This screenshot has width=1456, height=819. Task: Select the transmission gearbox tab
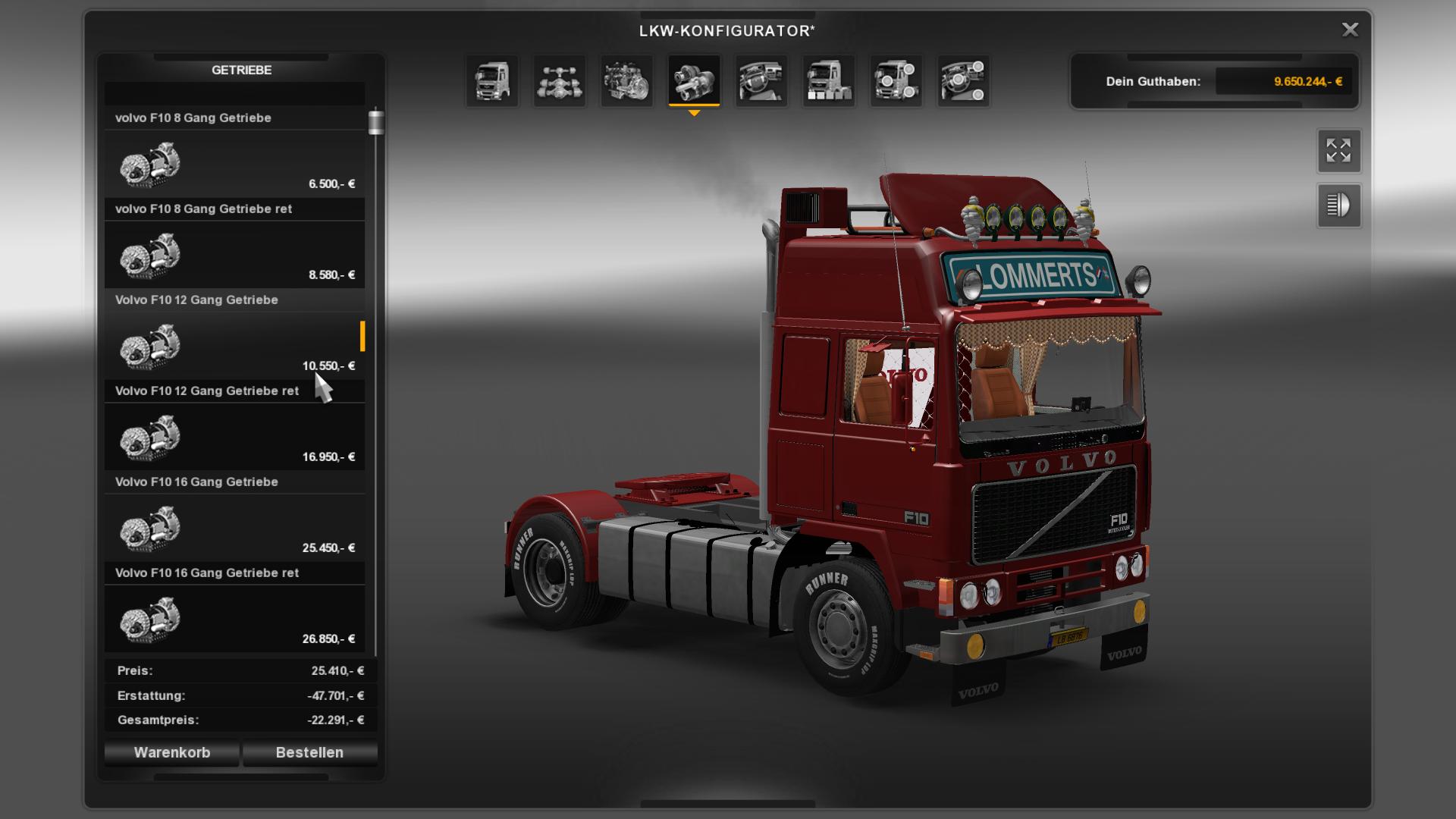click(x=694, y=80)
